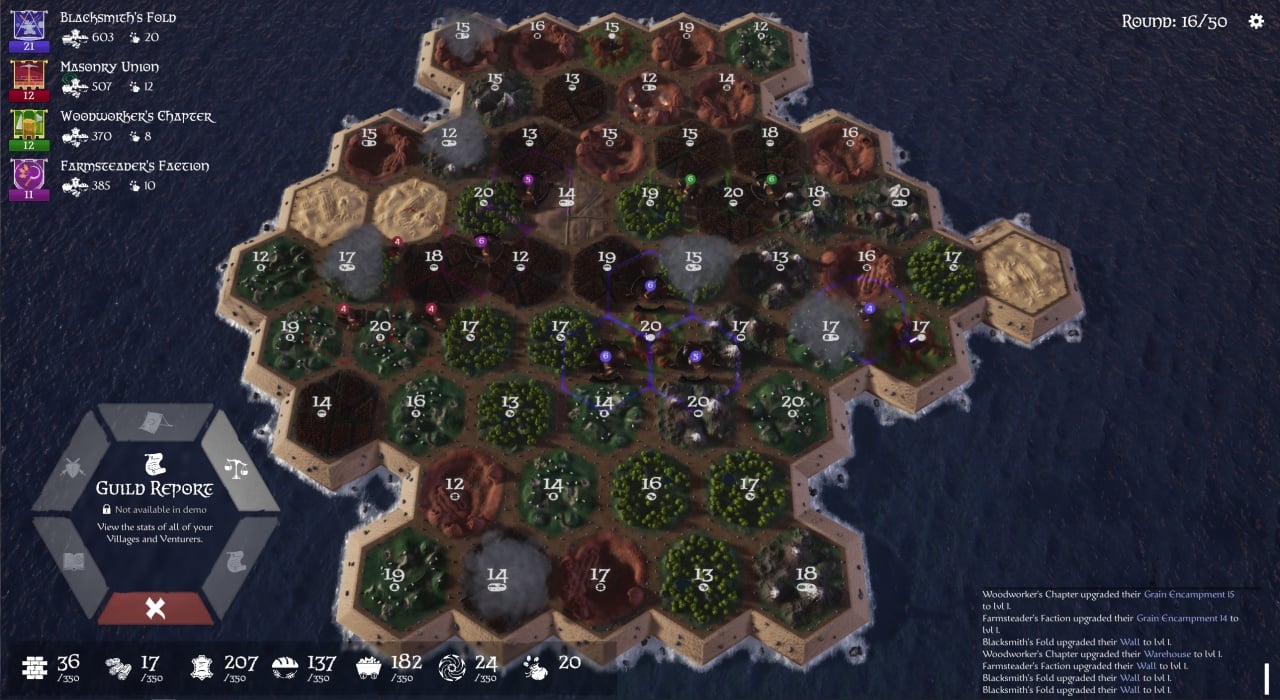
Task: Open the book segment of the radial menu
Action: tap(74, 561)
